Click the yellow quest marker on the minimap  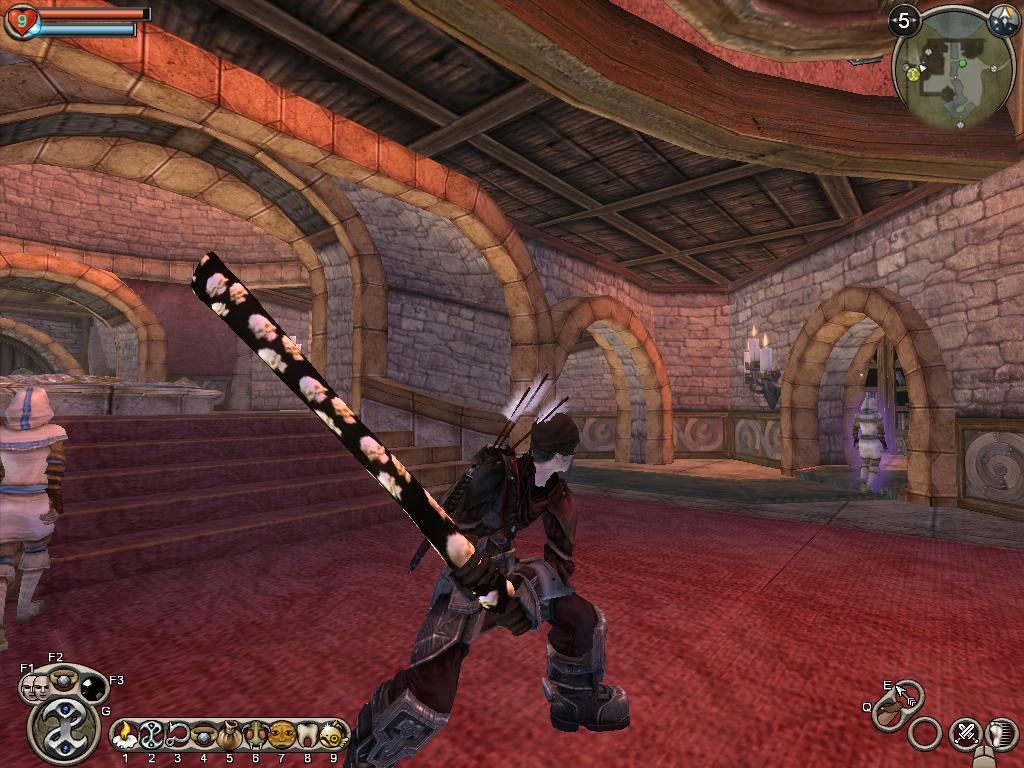pos(913,73)
